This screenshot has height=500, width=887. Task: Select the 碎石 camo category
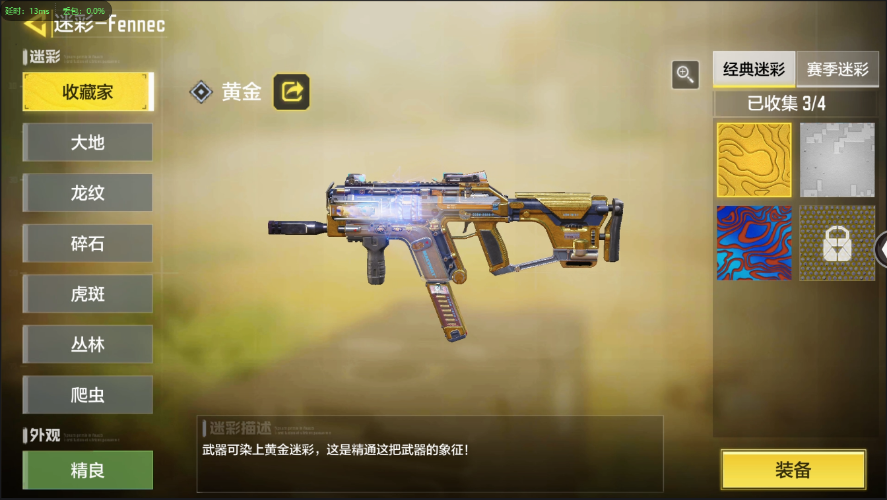pyautogui.click(x=88, y=244)
